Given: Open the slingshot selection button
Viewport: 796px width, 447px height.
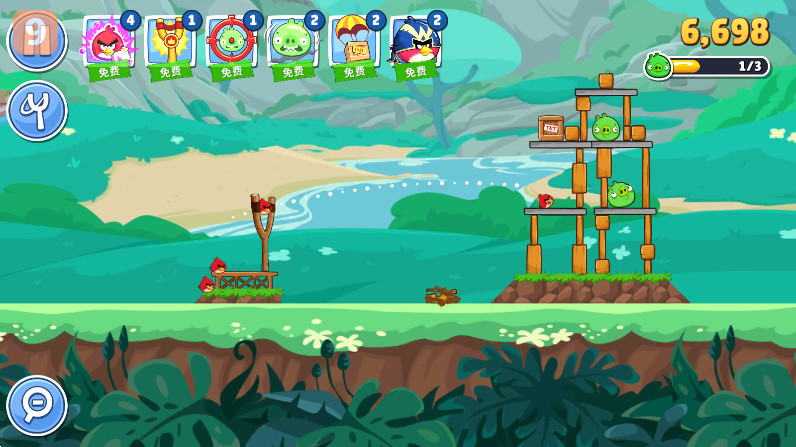Looking at the screenshot, I should coord(37,110).
